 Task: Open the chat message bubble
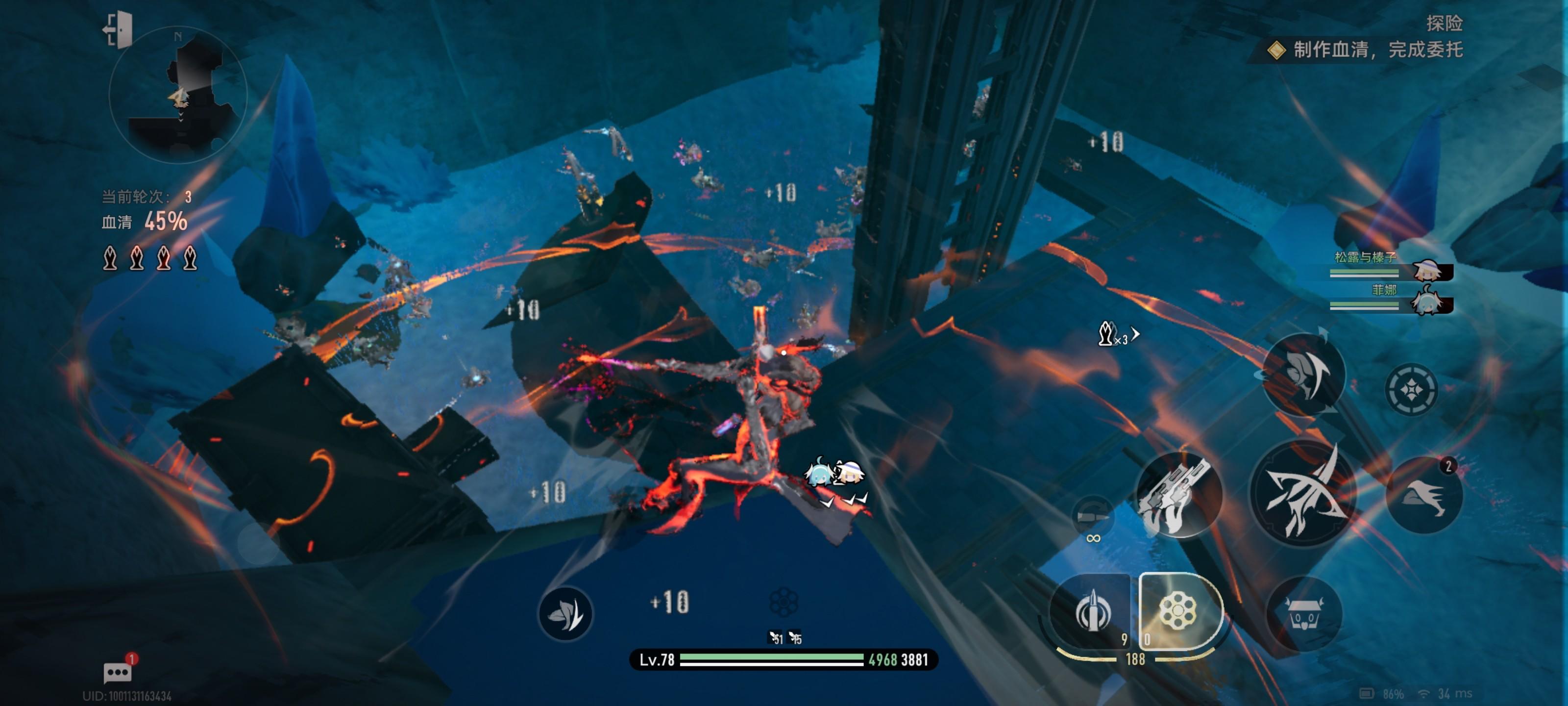[118, 672]
